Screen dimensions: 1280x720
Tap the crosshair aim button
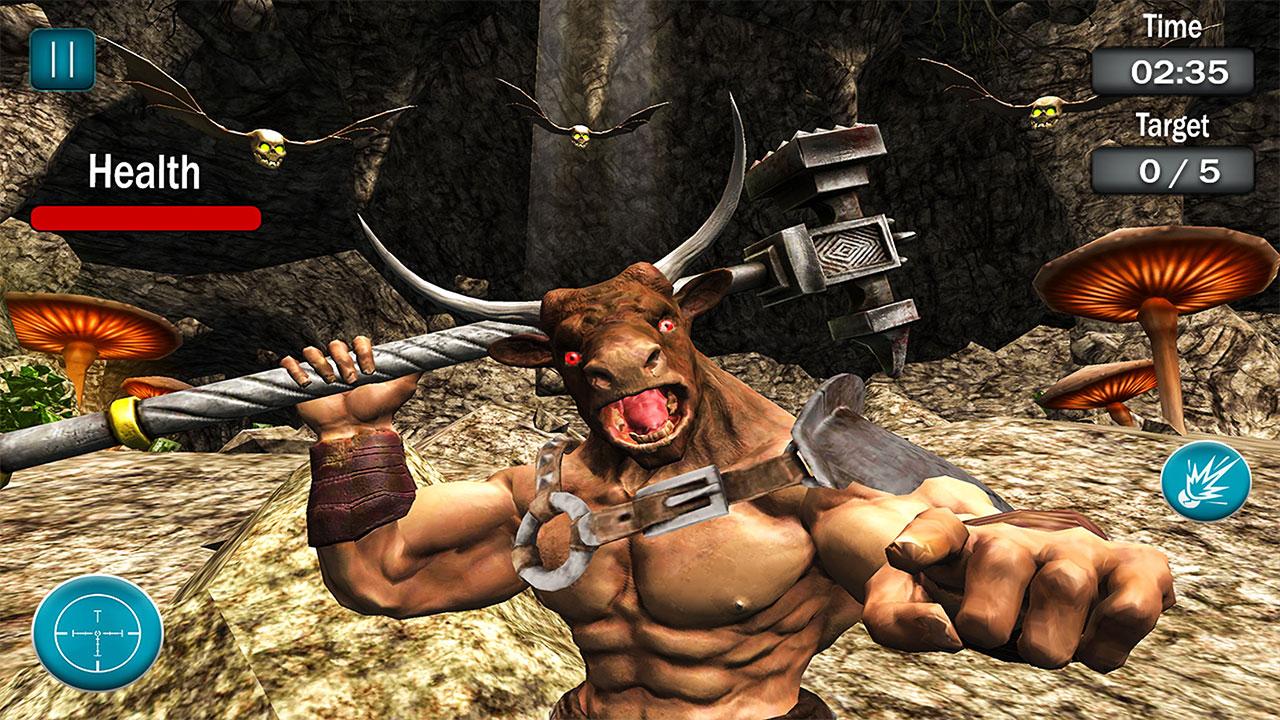point(97,633)
